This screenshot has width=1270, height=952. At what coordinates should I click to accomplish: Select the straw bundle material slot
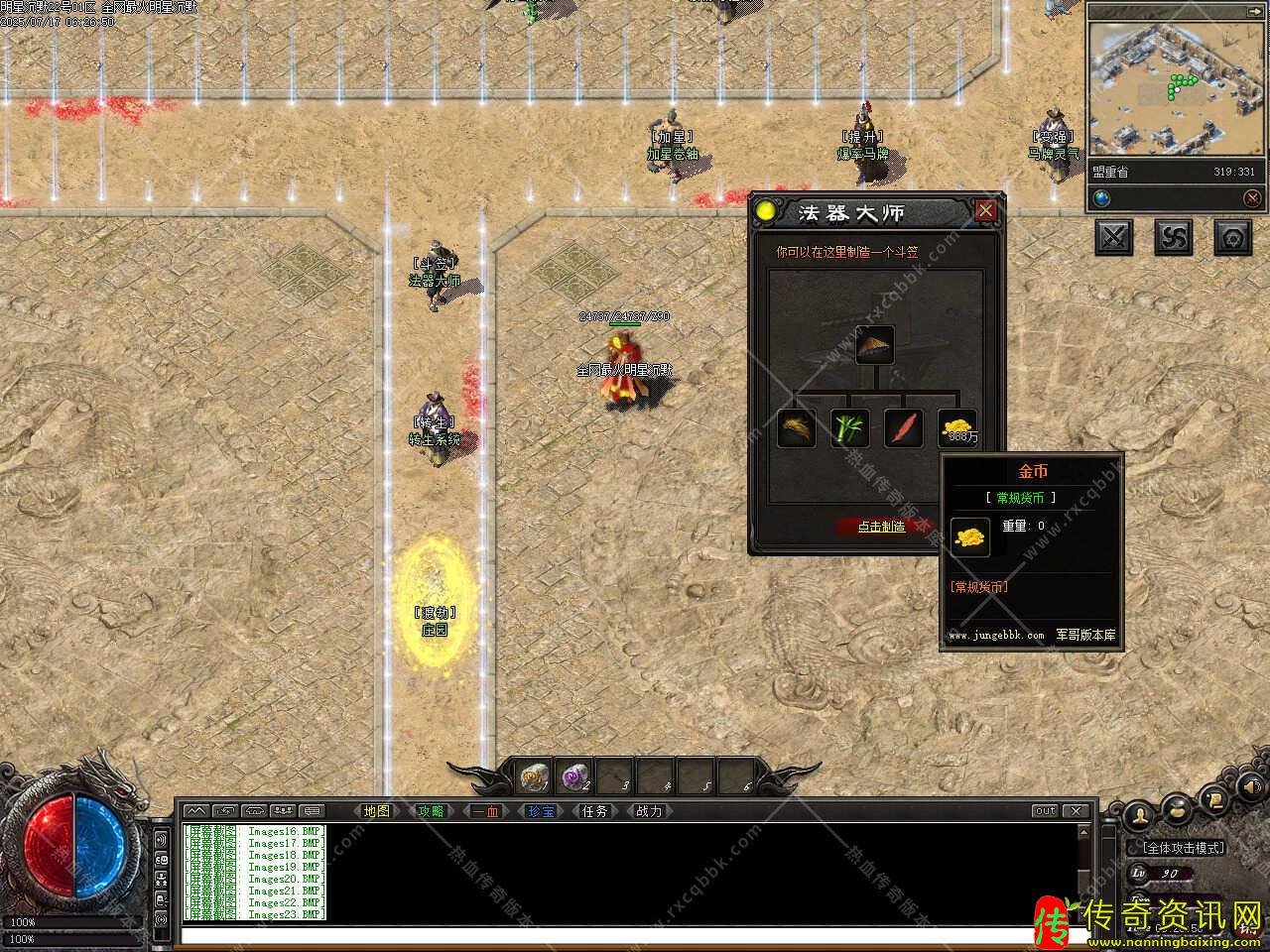tap(797, 428)
